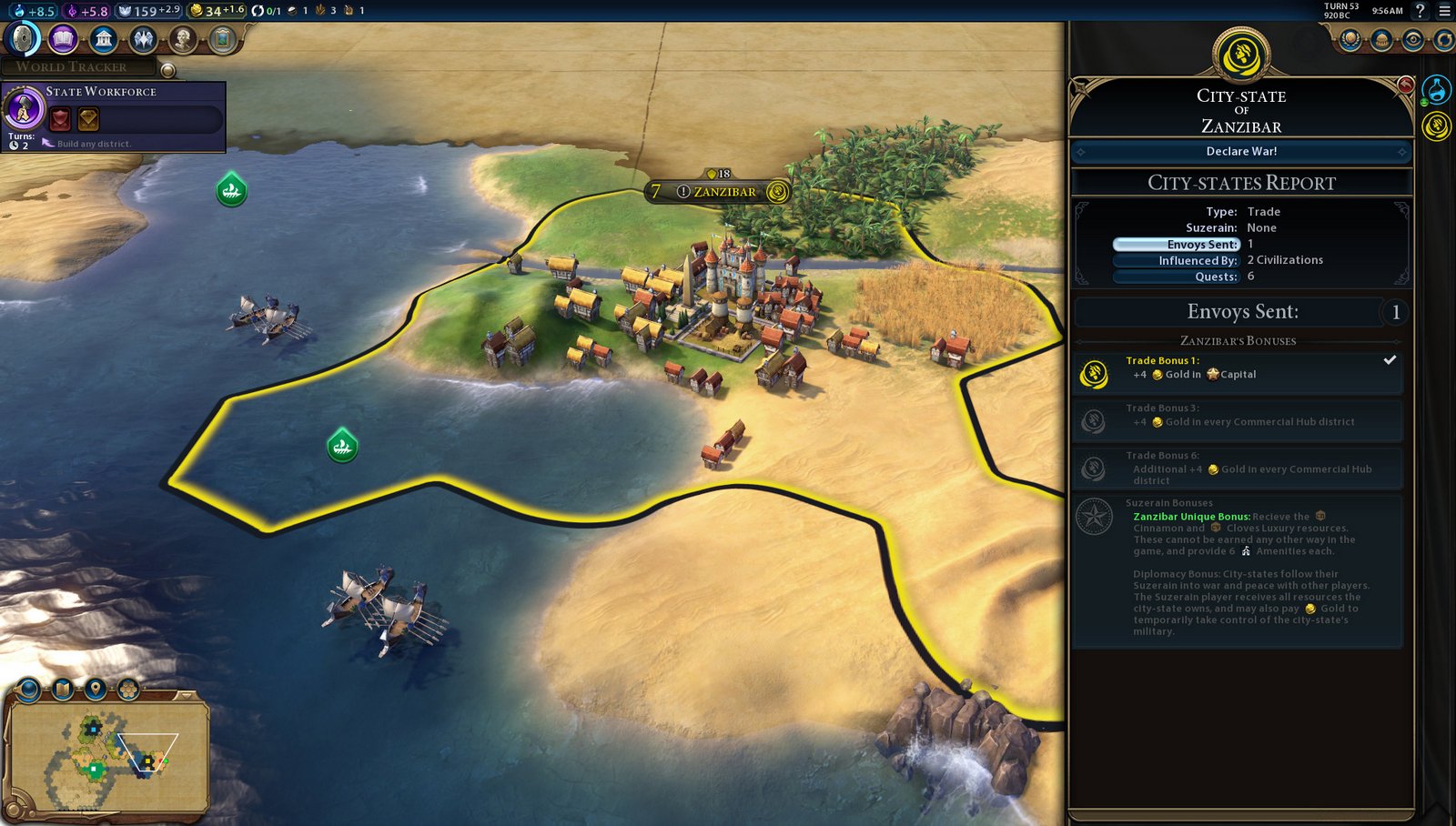The width and height of the screenshot is (1456, 826).
Task: Open the Espionage eye panel
Action: (1413, 40)
